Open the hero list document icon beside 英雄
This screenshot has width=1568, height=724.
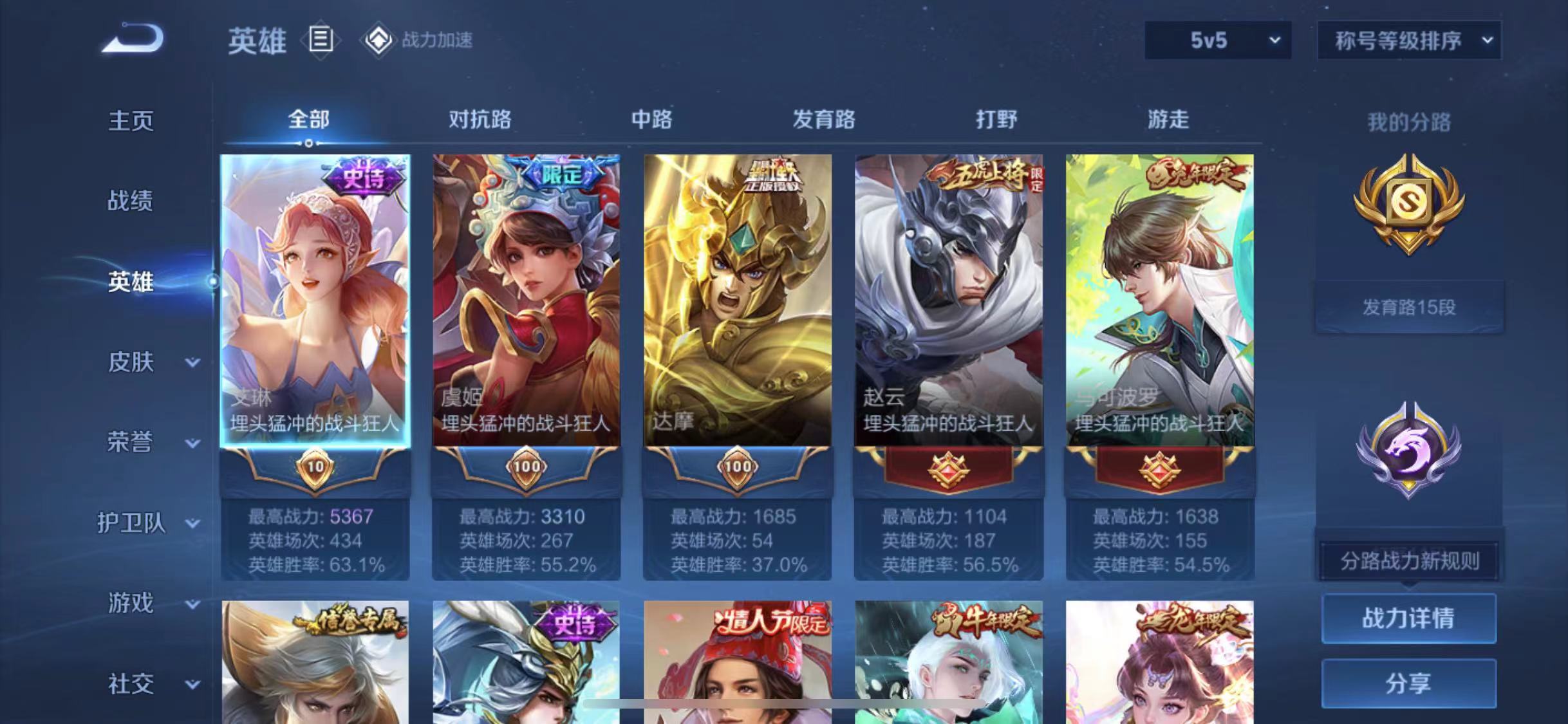click(x=319, y=40)
